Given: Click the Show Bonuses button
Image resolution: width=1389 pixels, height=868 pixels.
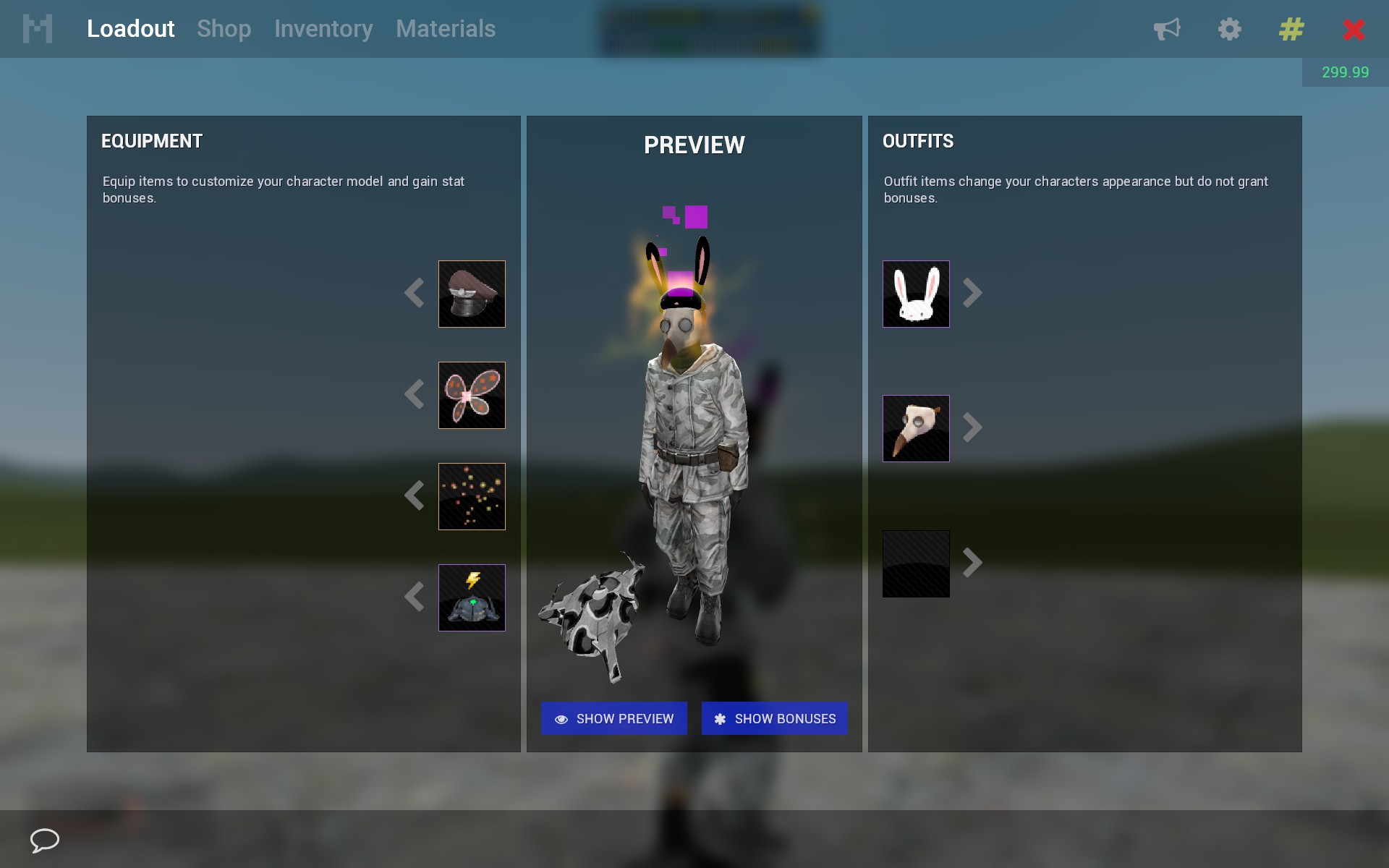Looking at the screenshot, I should [774, 718].
